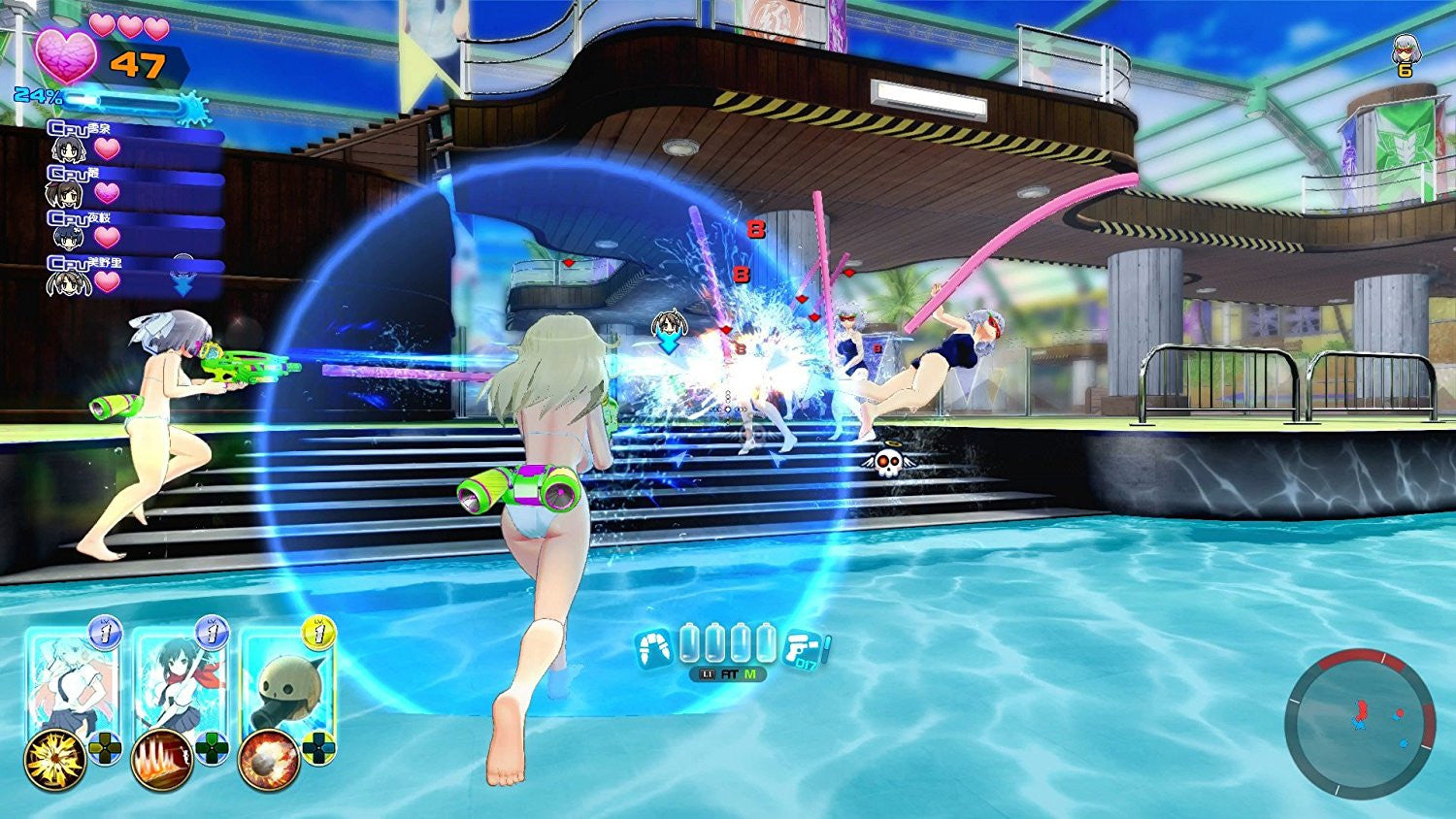Toggle the AT auto-target indicator
The height and width of the screenshot is (819, 1456).
(x=729, y=673)
